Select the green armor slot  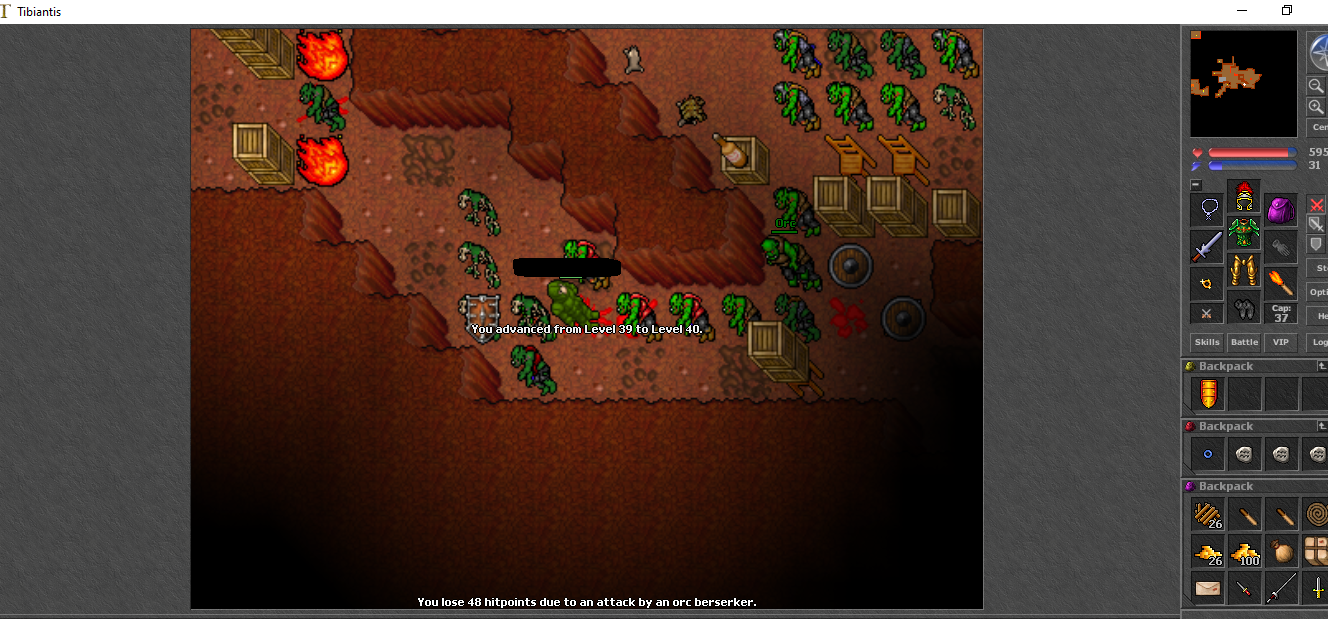pos(1244,234)
